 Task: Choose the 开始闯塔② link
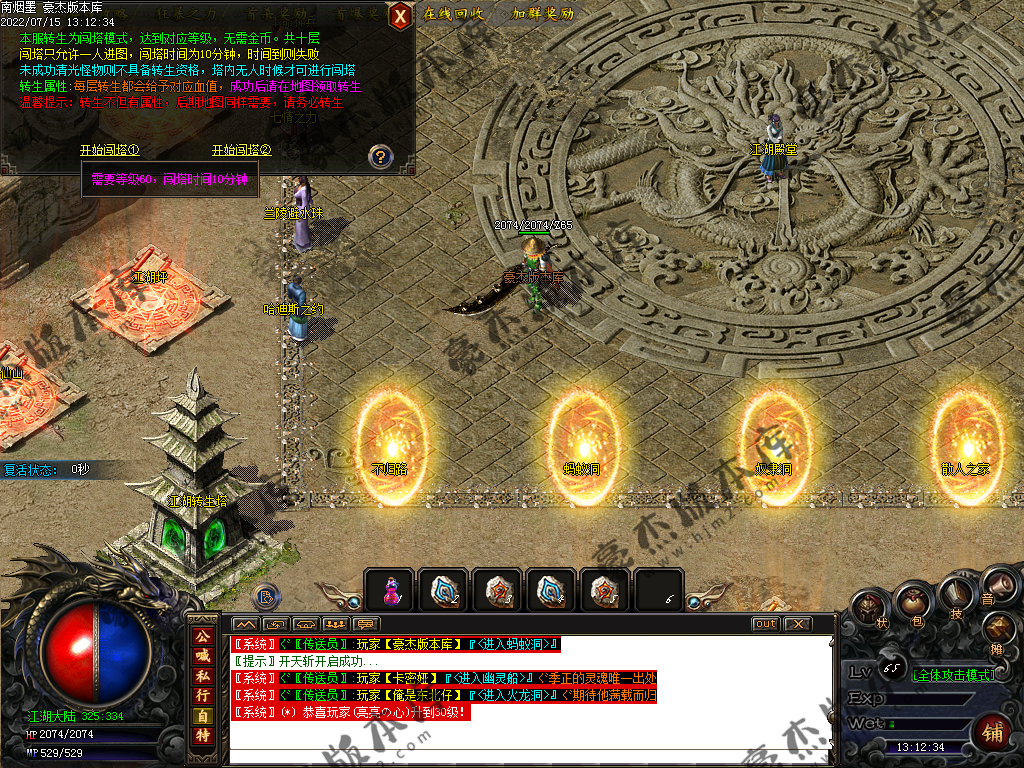(x=241, y=150)
